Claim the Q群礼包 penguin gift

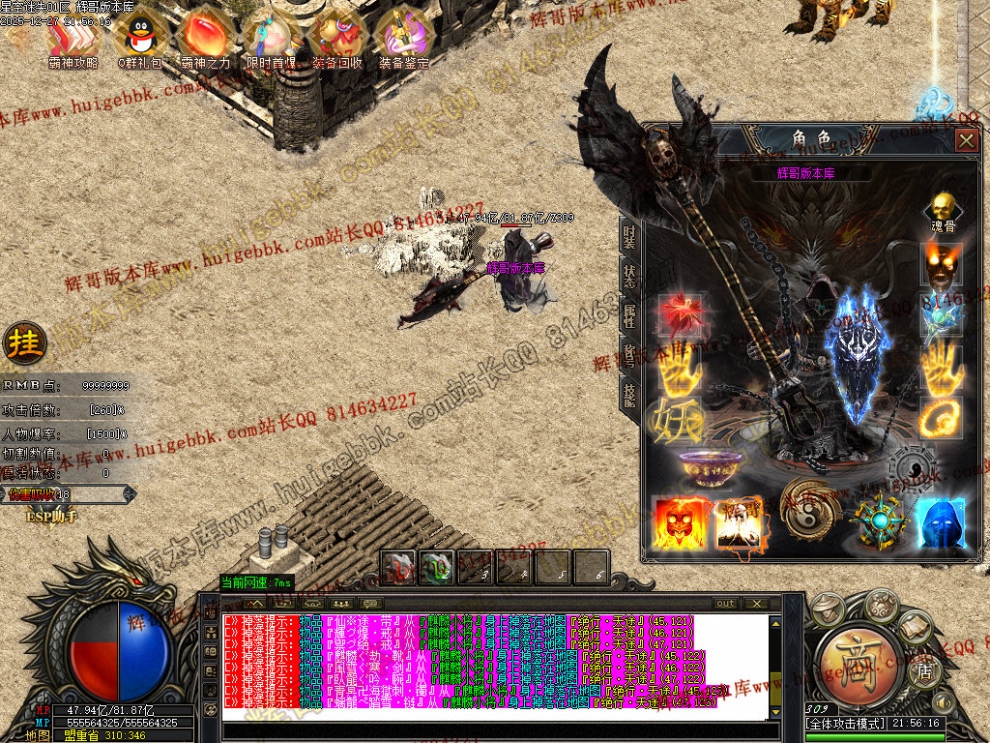tap(138, 35)
